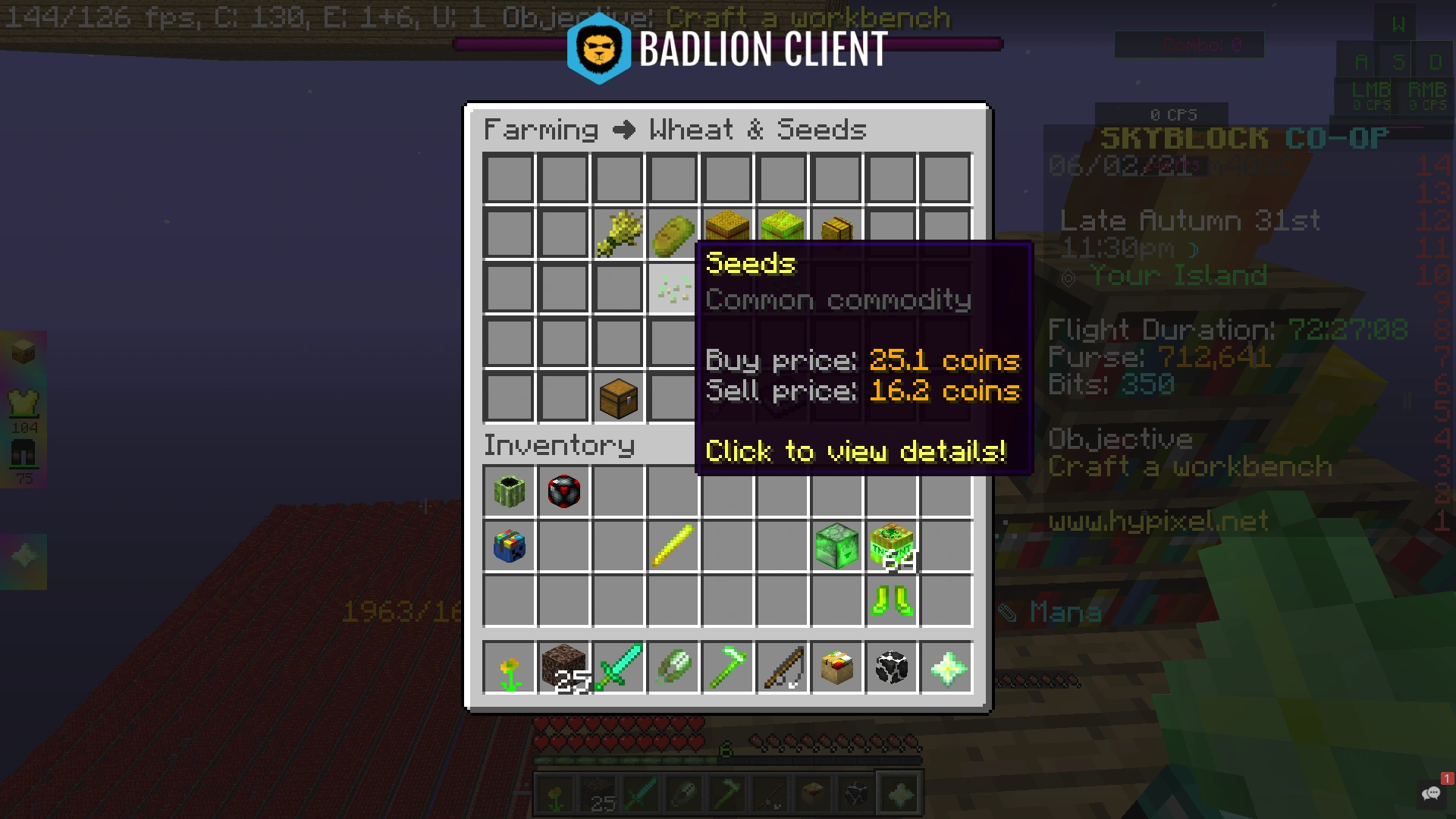Open the SkyBlock Menu nether star

pos(946,667)
